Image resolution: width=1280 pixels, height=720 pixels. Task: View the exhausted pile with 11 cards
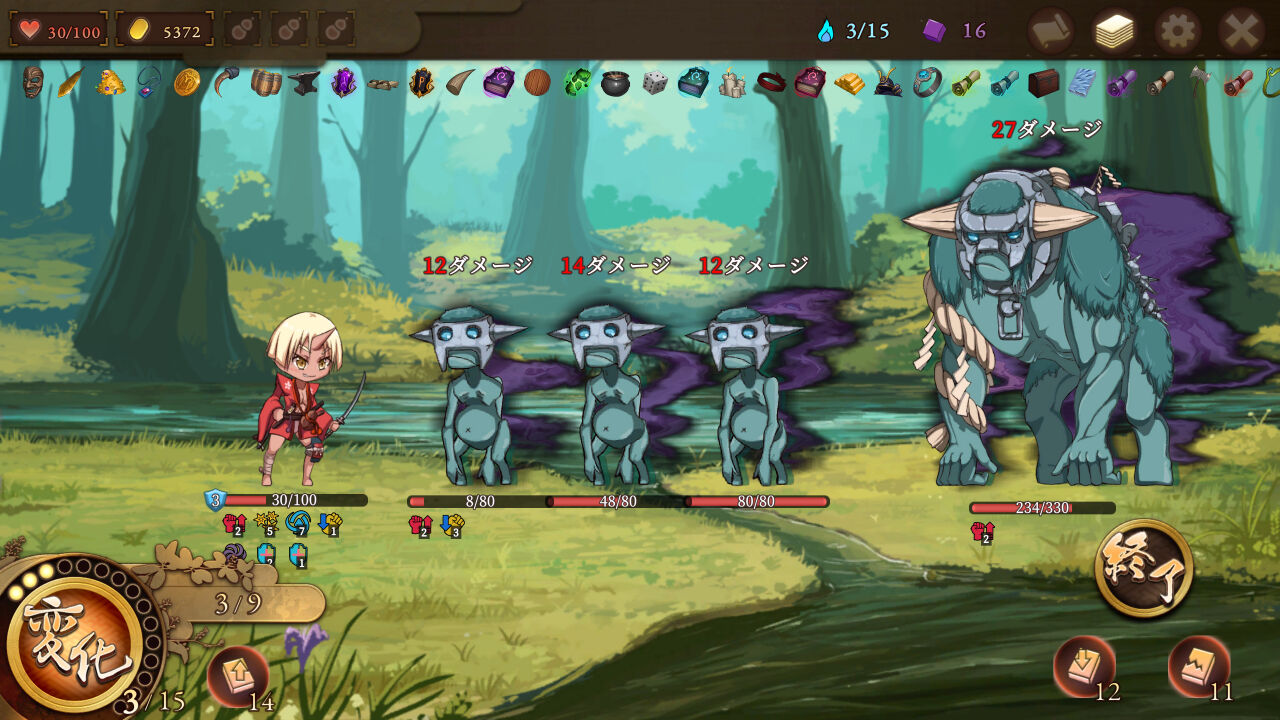1198,666
